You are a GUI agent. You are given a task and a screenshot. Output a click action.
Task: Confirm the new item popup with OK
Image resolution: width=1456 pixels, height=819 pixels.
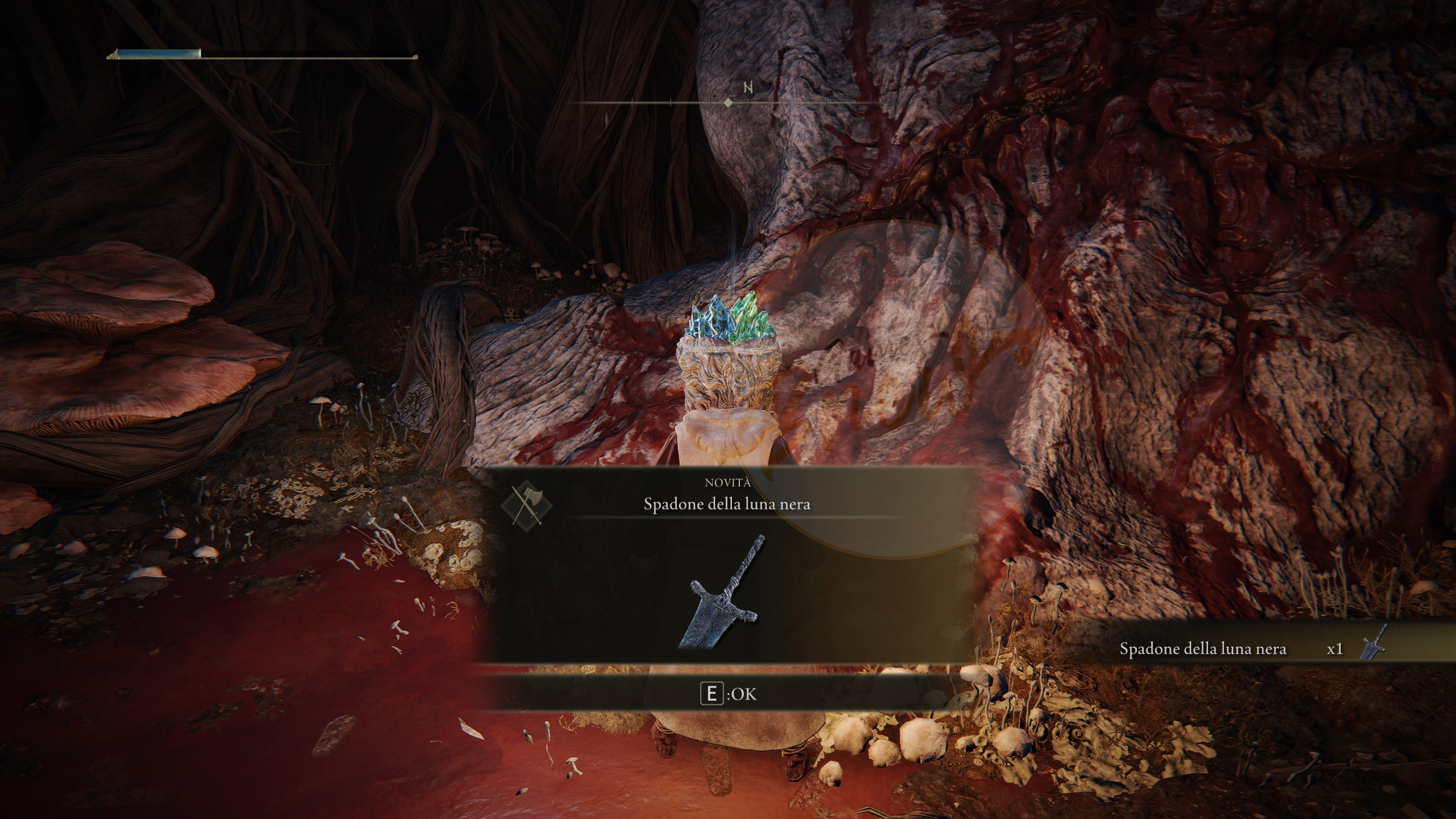(729, 694)
